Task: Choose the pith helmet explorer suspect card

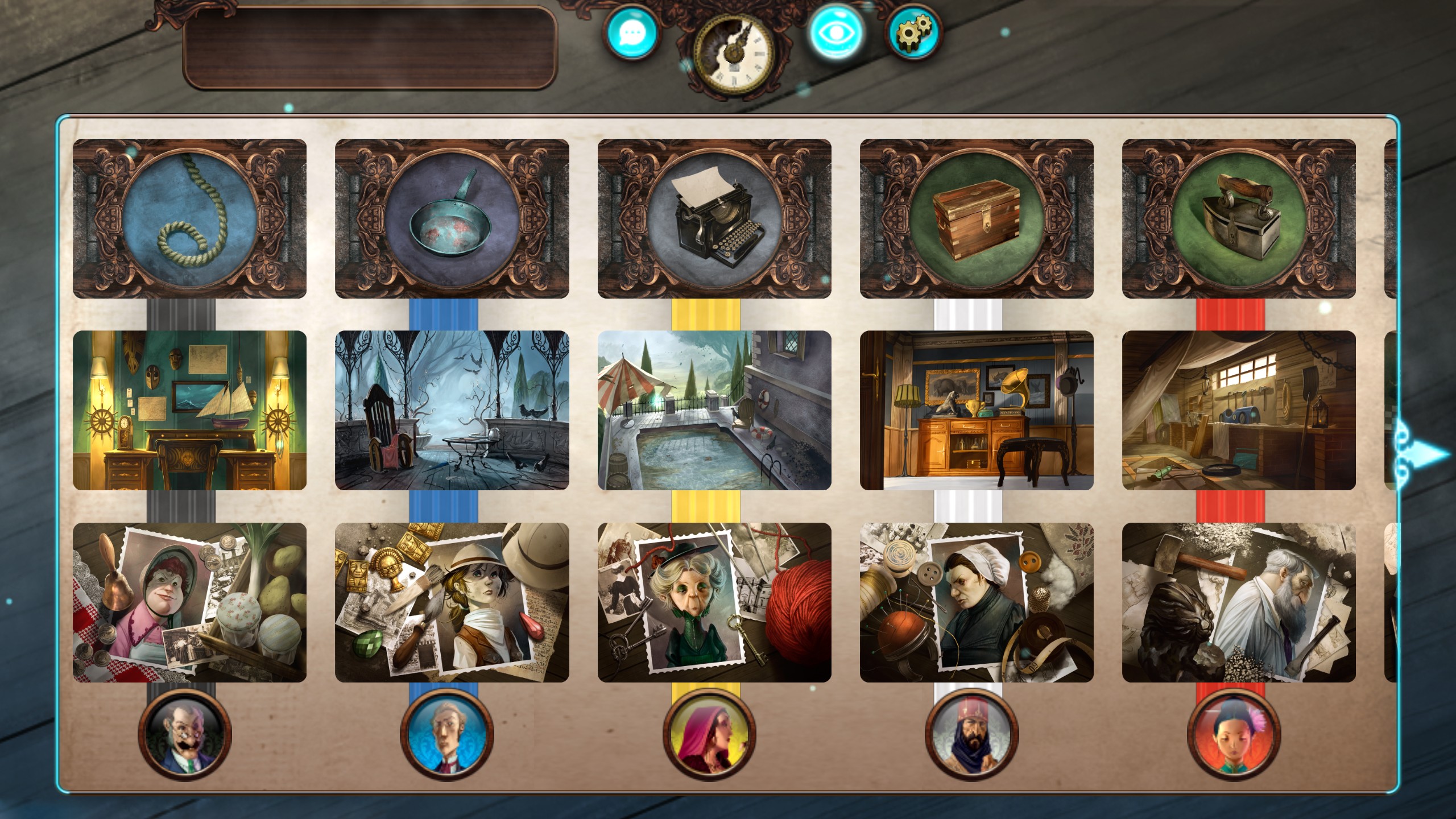Action: (452, 602)
